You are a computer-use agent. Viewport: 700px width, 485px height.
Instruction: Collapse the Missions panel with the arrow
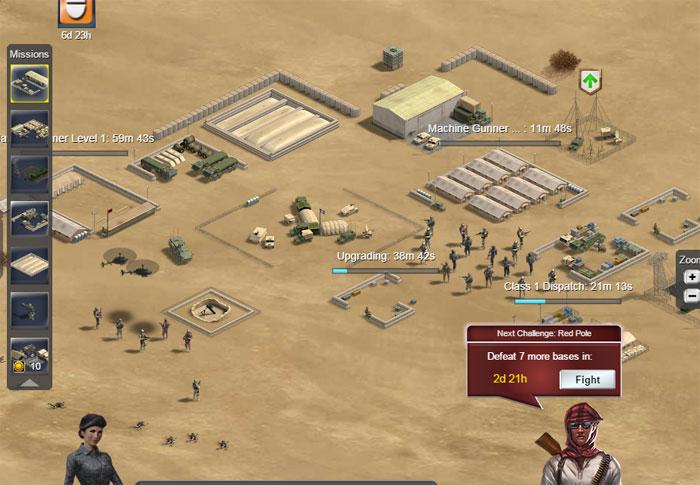pyautogui.click(x=30, y=381)
